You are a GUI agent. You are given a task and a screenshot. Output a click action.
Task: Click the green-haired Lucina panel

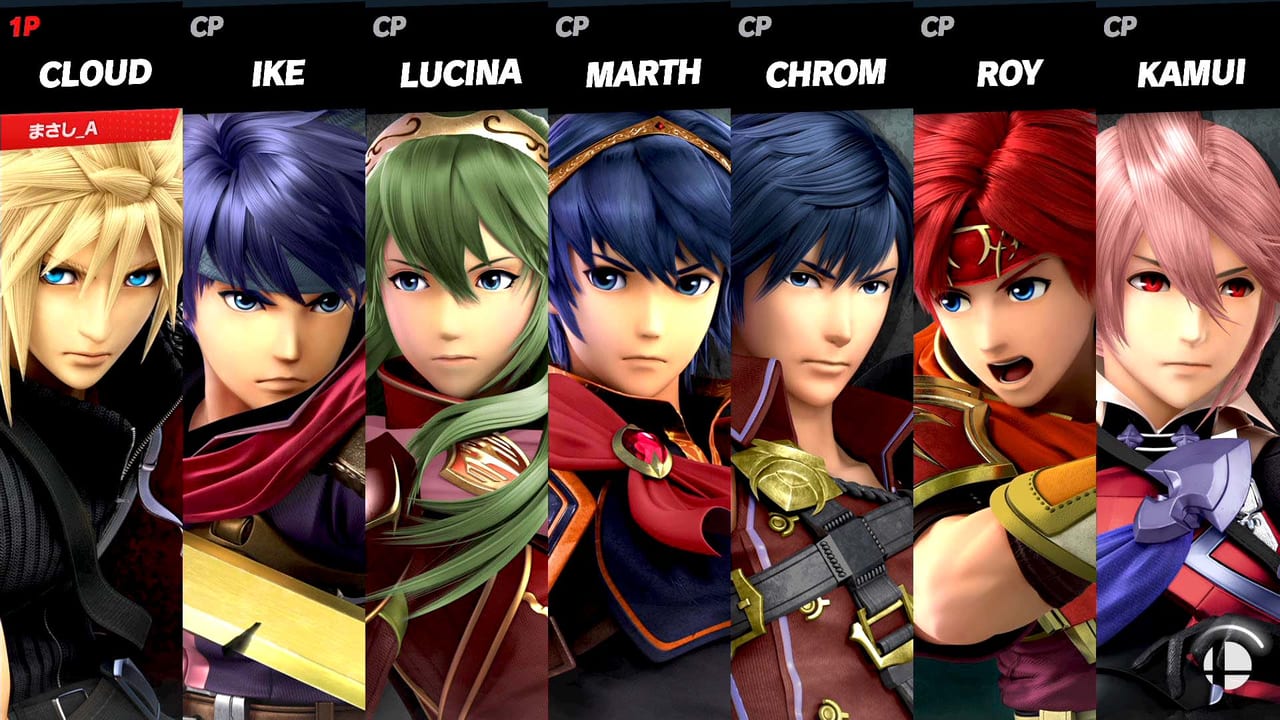(456, 400)
